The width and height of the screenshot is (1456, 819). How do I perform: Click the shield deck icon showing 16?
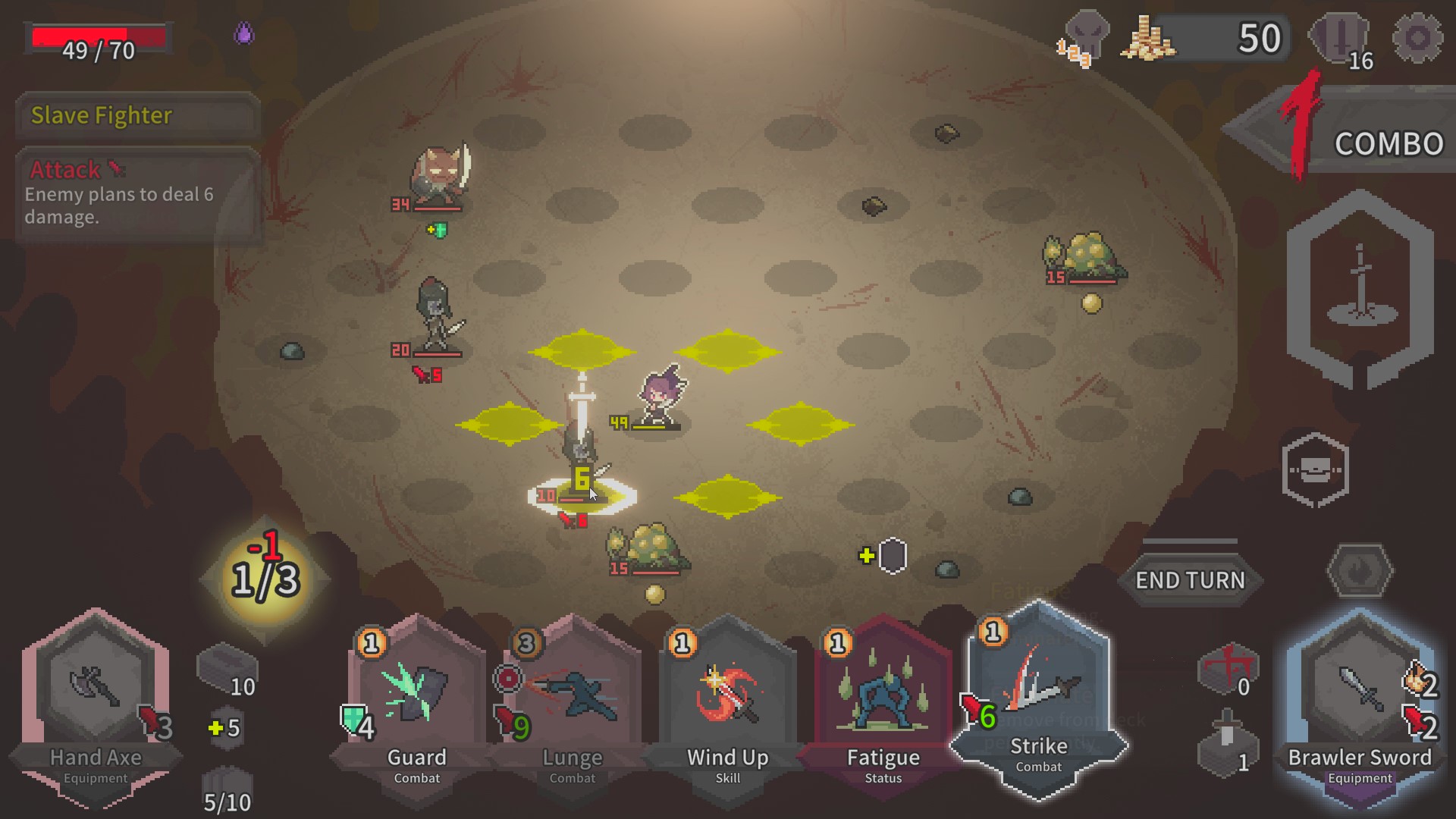tap(1341, 39)
